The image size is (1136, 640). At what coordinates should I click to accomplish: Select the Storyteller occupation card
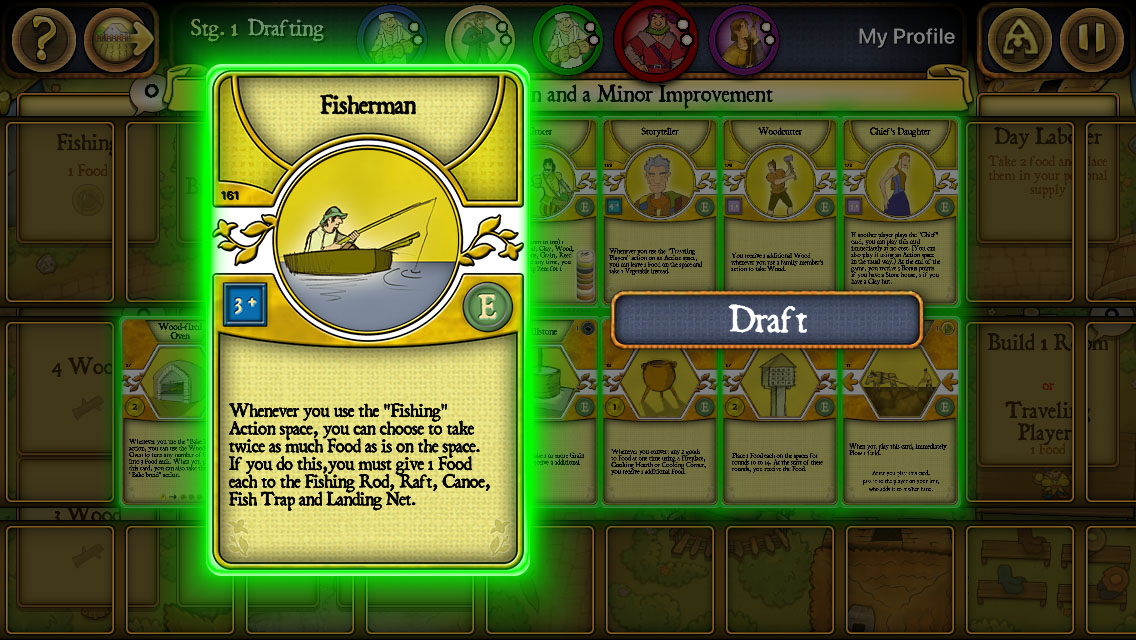(660, 210)
